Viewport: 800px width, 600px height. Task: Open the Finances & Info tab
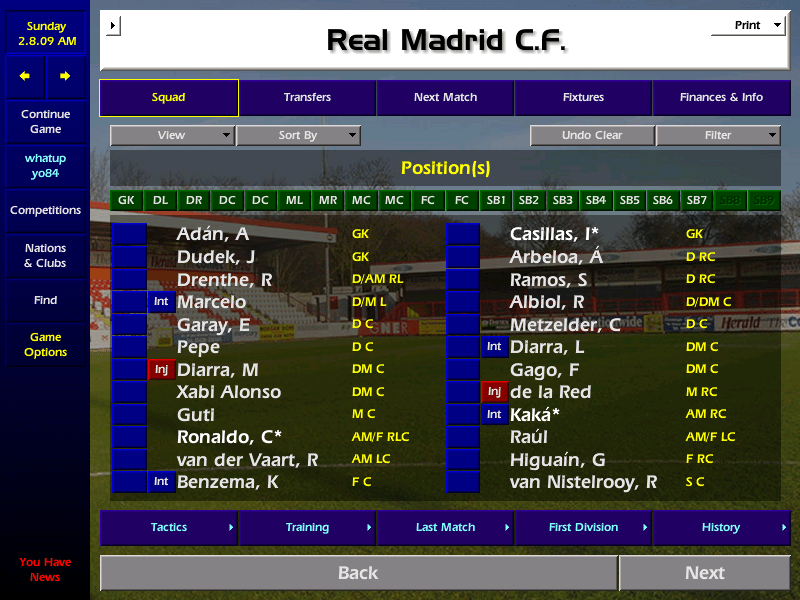[x=721, y=98]
